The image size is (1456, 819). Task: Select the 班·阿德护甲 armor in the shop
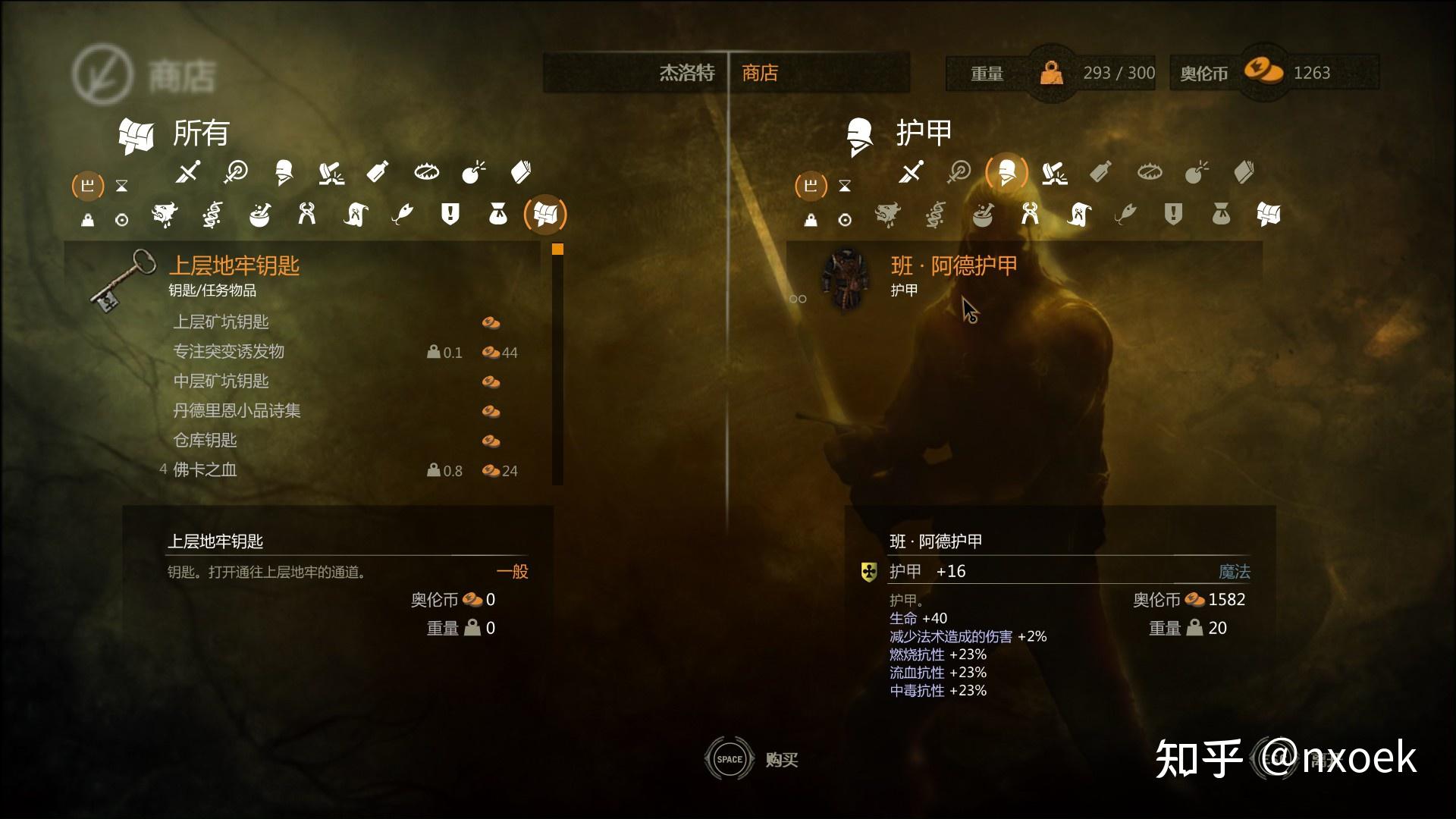pos(953,266)
